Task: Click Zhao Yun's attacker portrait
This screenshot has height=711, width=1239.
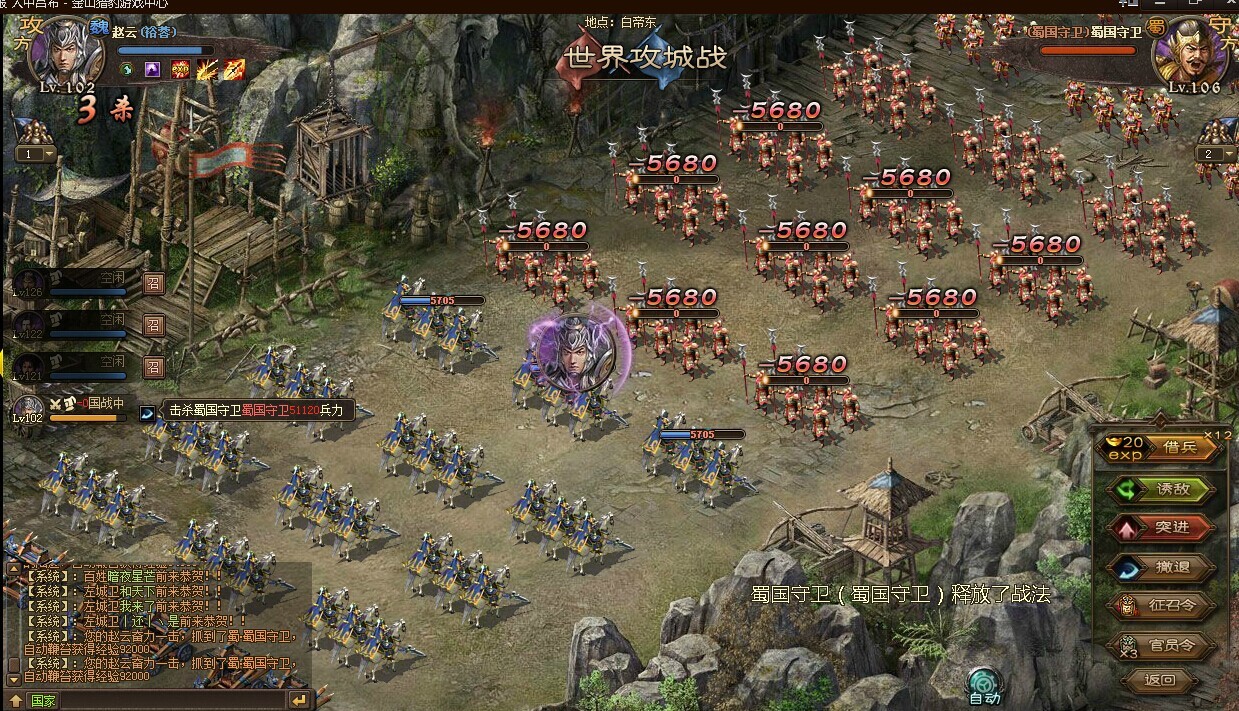Action: point(66,50)
